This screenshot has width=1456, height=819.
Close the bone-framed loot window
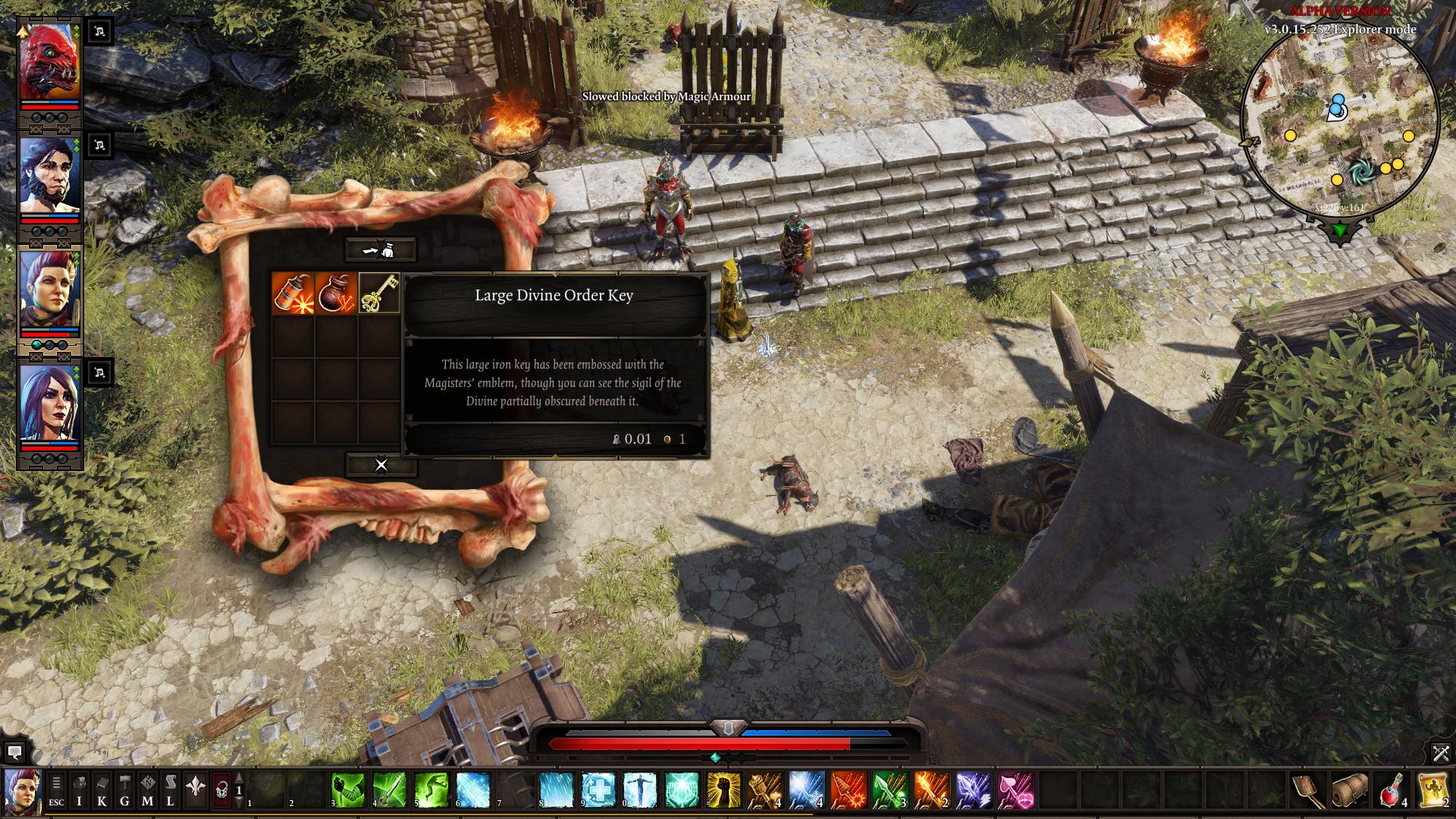coord(381,465)
